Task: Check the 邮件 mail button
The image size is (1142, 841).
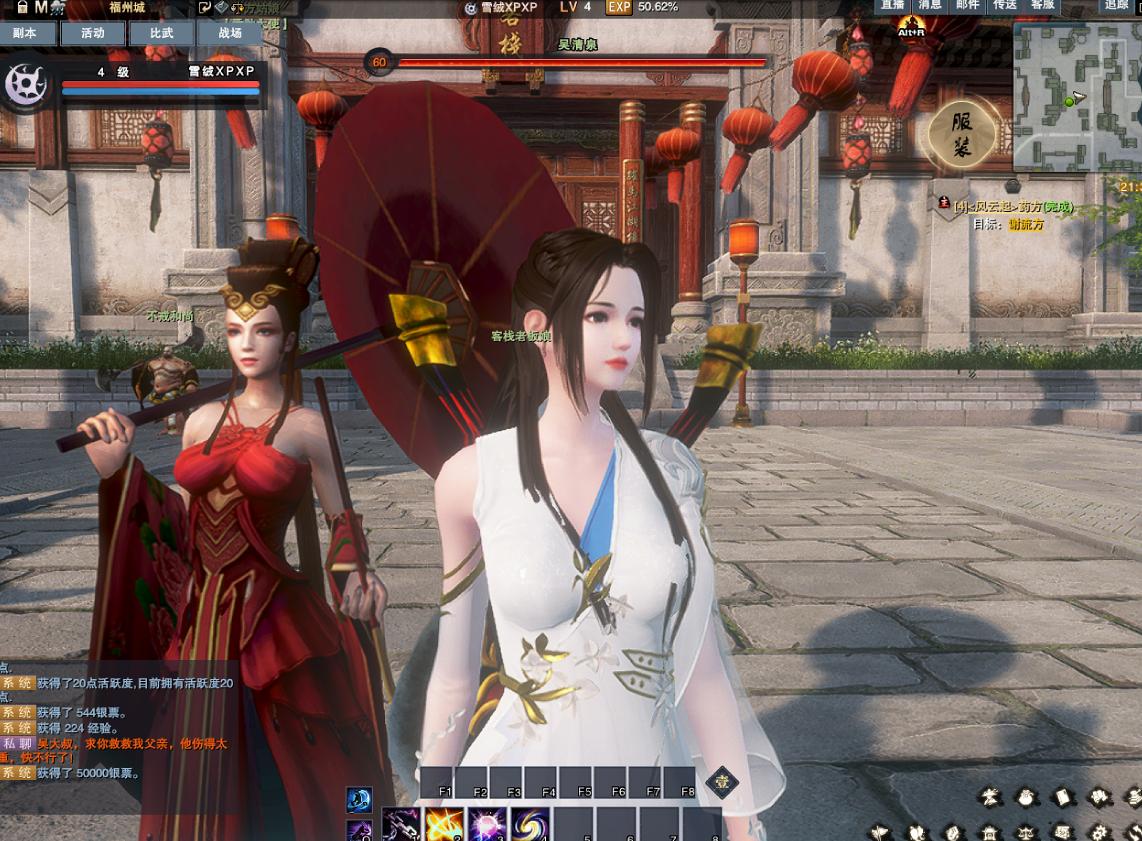Action: 968,6
